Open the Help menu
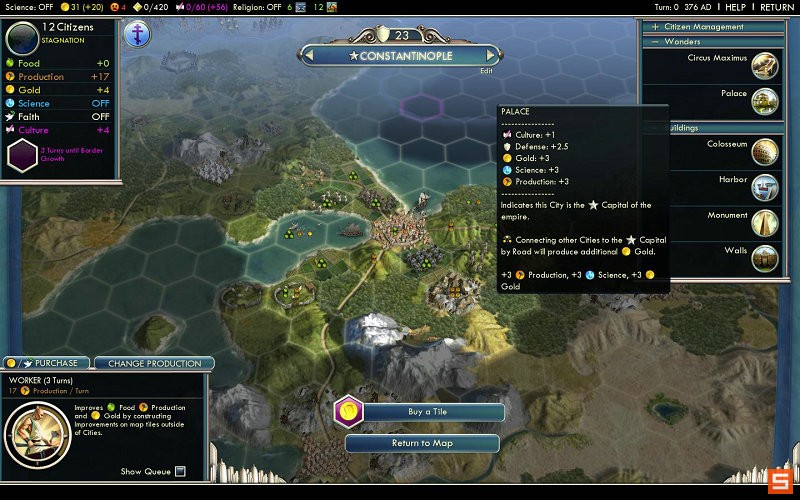This screenshot has height=500, width=800. click(x=736, y=7)
